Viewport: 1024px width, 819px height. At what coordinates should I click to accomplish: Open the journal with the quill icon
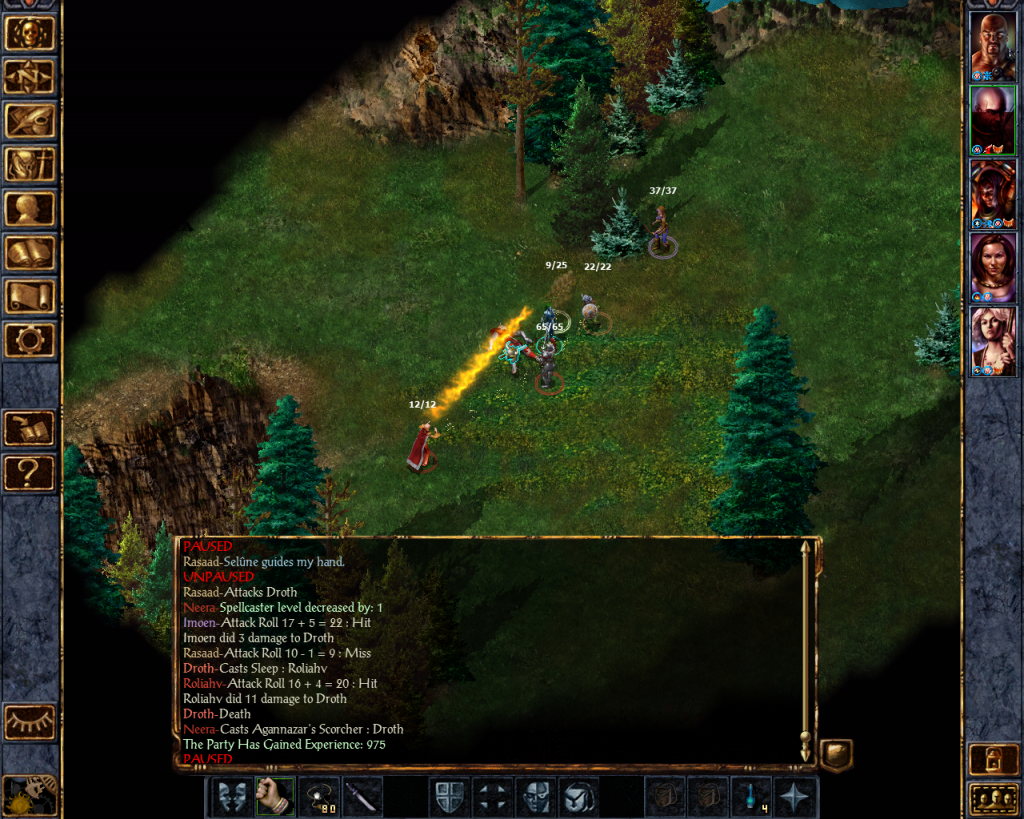pyautogui.click(x=30, y=121)
